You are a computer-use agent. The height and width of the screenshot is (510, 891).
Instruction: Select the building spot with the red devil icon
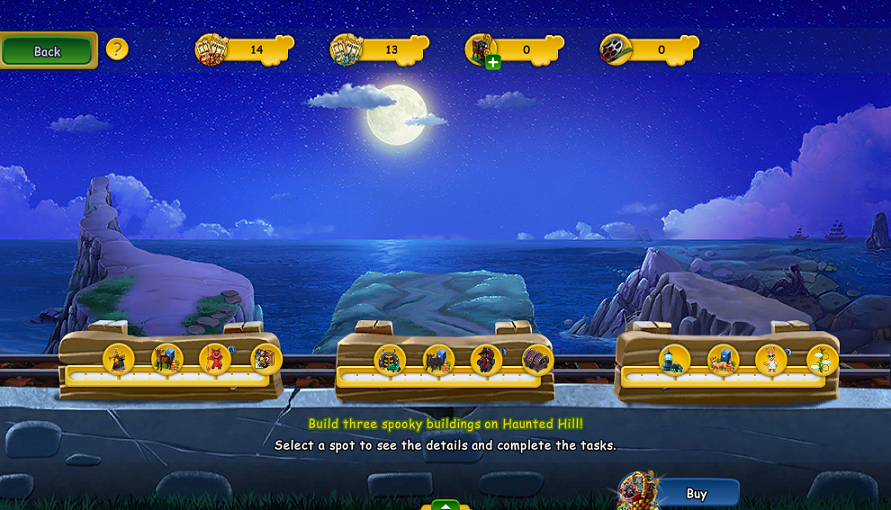(x=215, y=358)
